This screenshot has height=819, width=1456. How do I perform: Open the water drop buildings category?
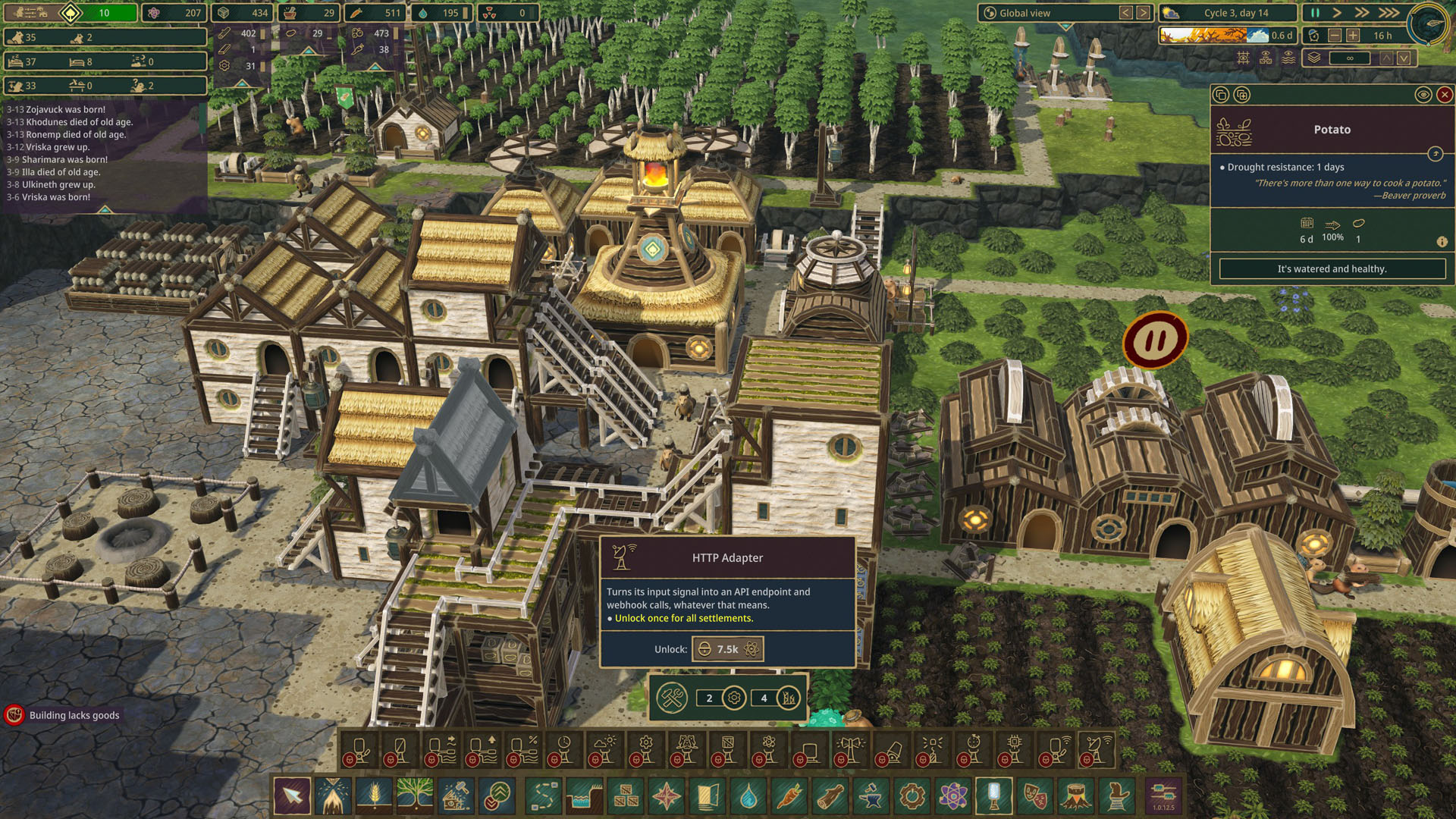pyautogui.click(x=748, y=796)
